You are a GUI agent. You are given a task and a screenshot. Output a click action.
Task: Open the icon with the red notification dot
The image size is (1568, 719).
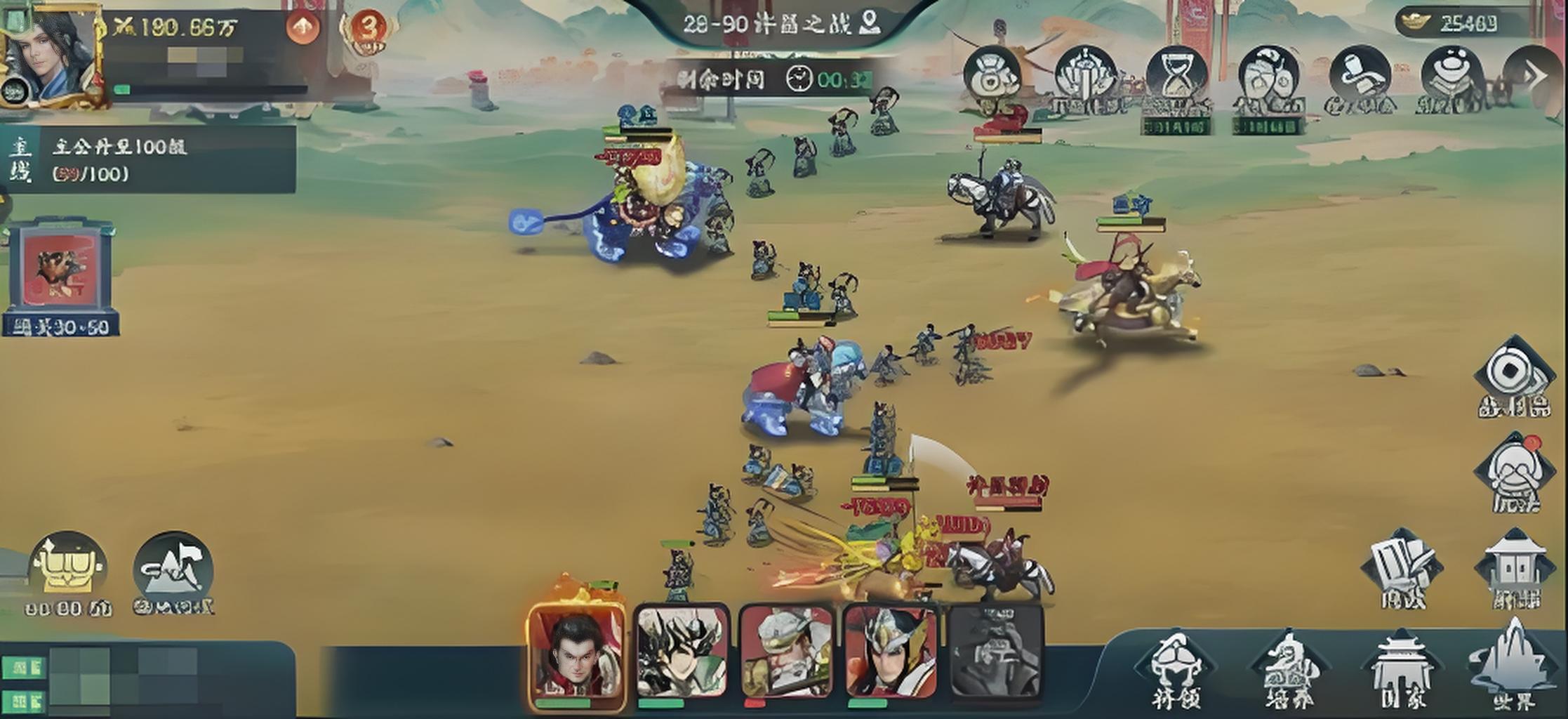1515,472
